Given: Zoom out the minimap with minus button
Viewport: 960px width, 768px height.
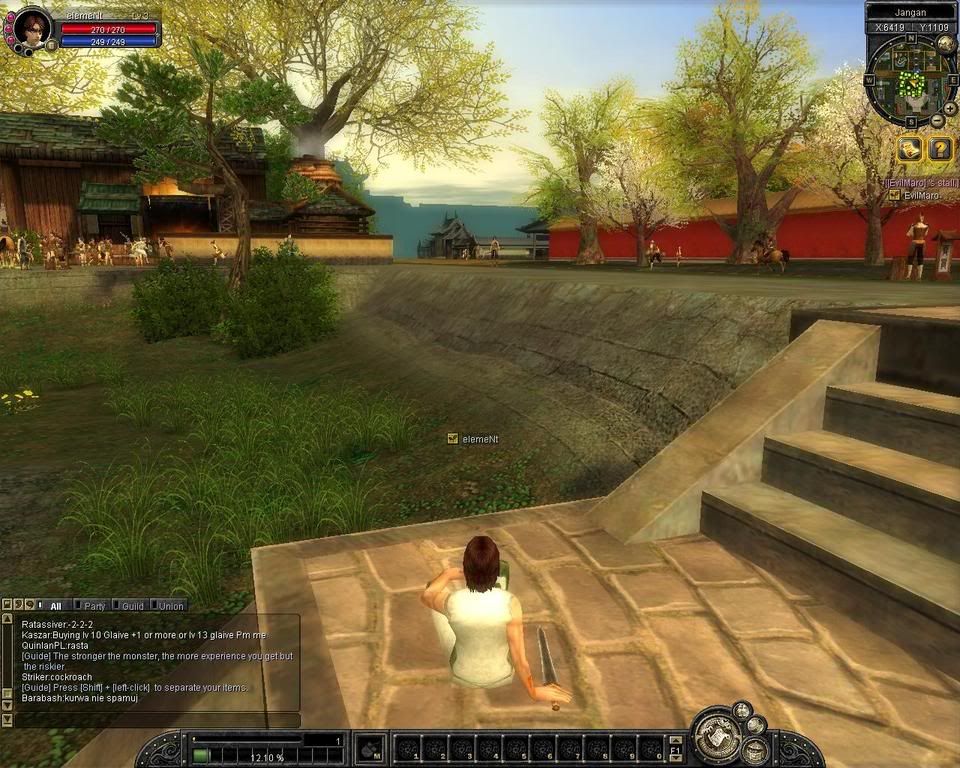Looking at the screenshot, I should coord(938,121).
